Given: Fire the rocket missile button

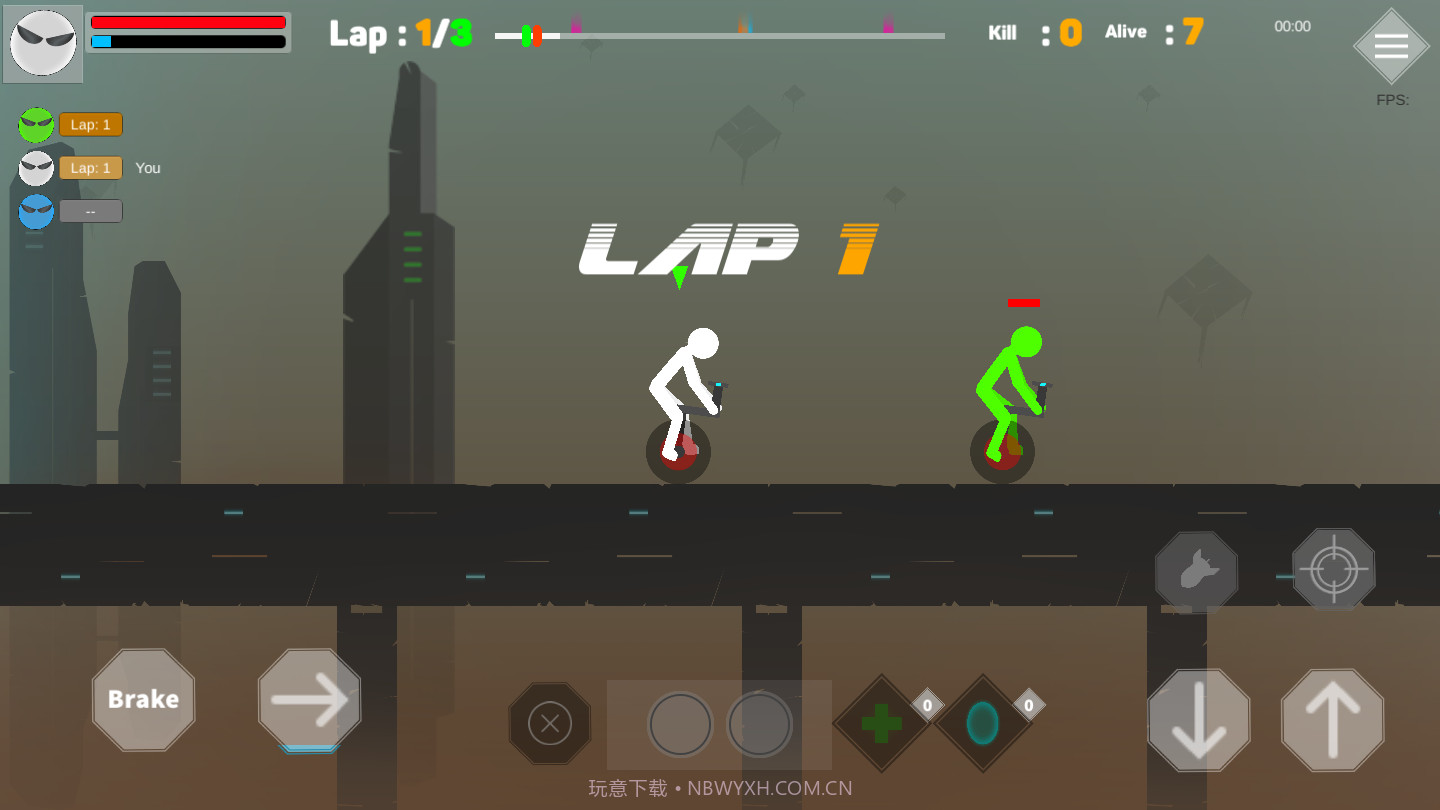Looking at the screenshot, I should (1196, 572).
